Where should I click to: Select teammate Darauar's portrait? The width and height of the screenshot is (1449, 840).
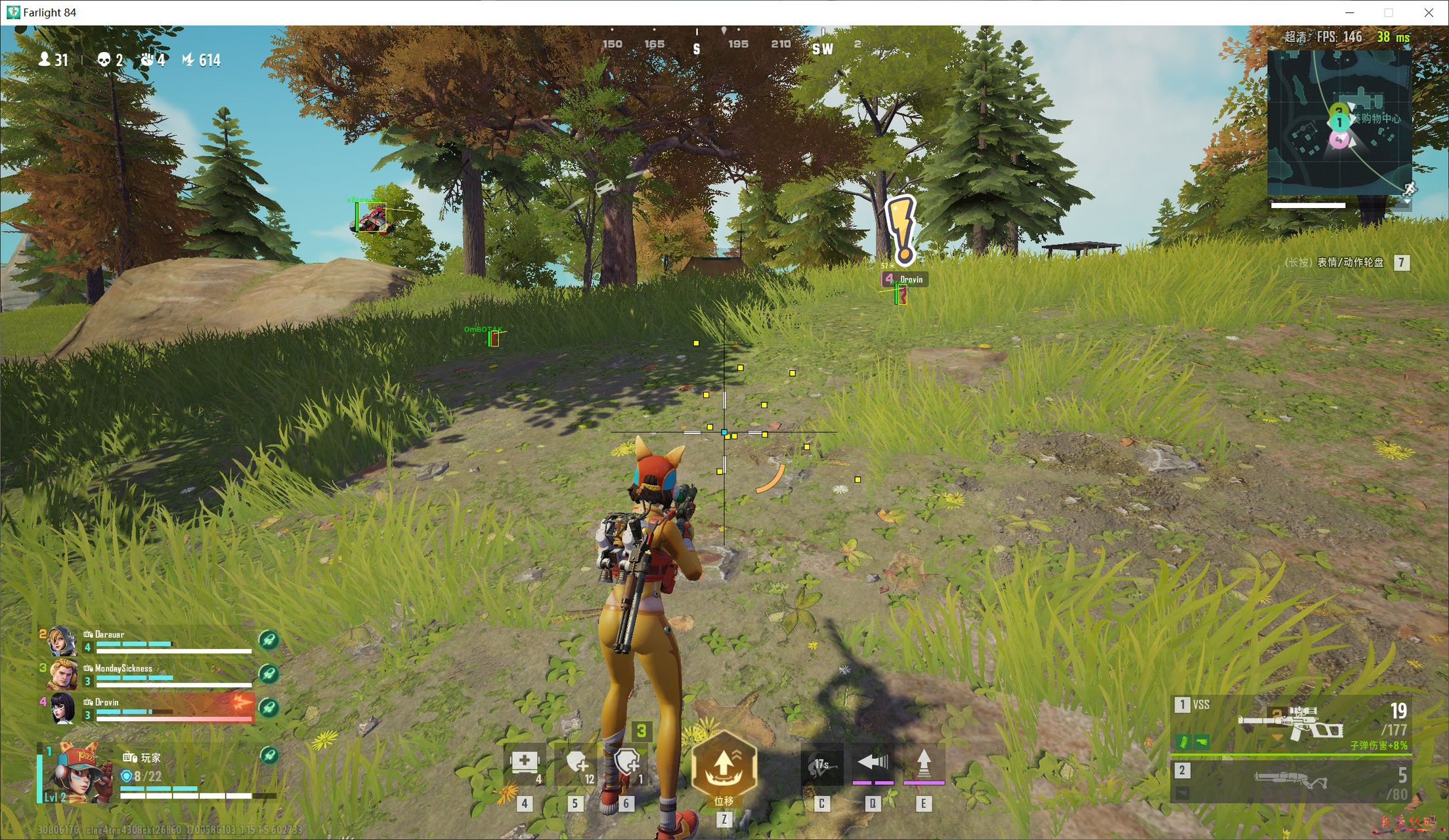(x=62, y=641)
